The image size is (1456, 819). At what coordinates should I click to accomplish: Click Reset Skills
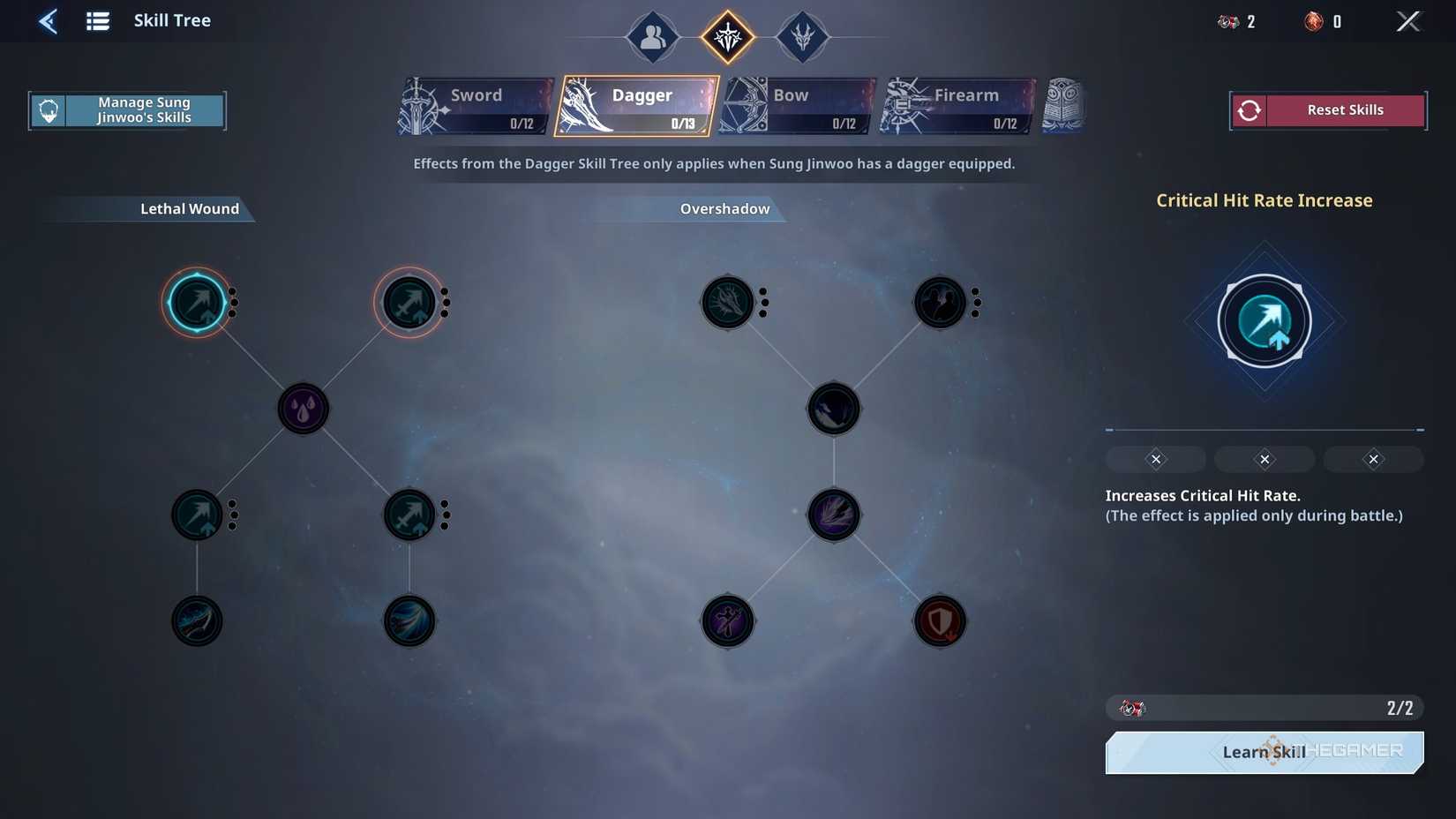coord(1327,109)
